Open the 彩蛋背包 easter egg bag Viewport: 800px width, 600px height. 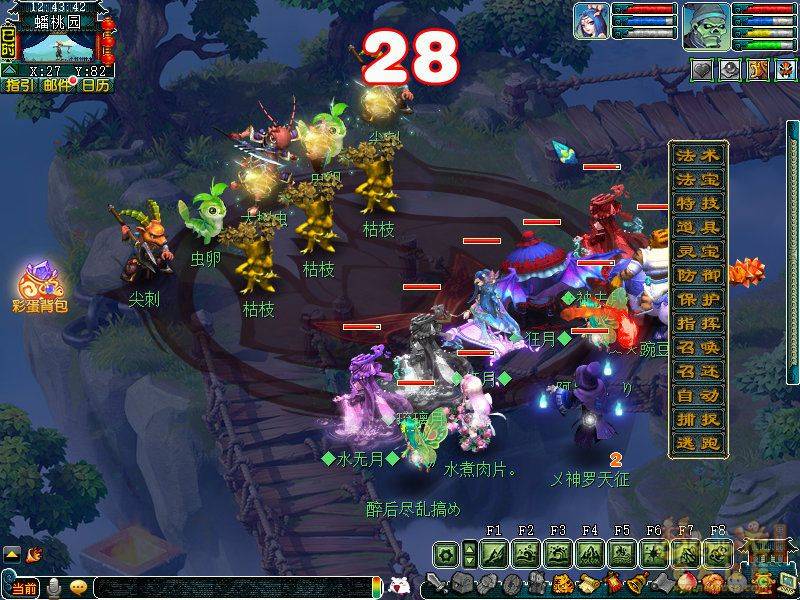click(x=40, y=285)
